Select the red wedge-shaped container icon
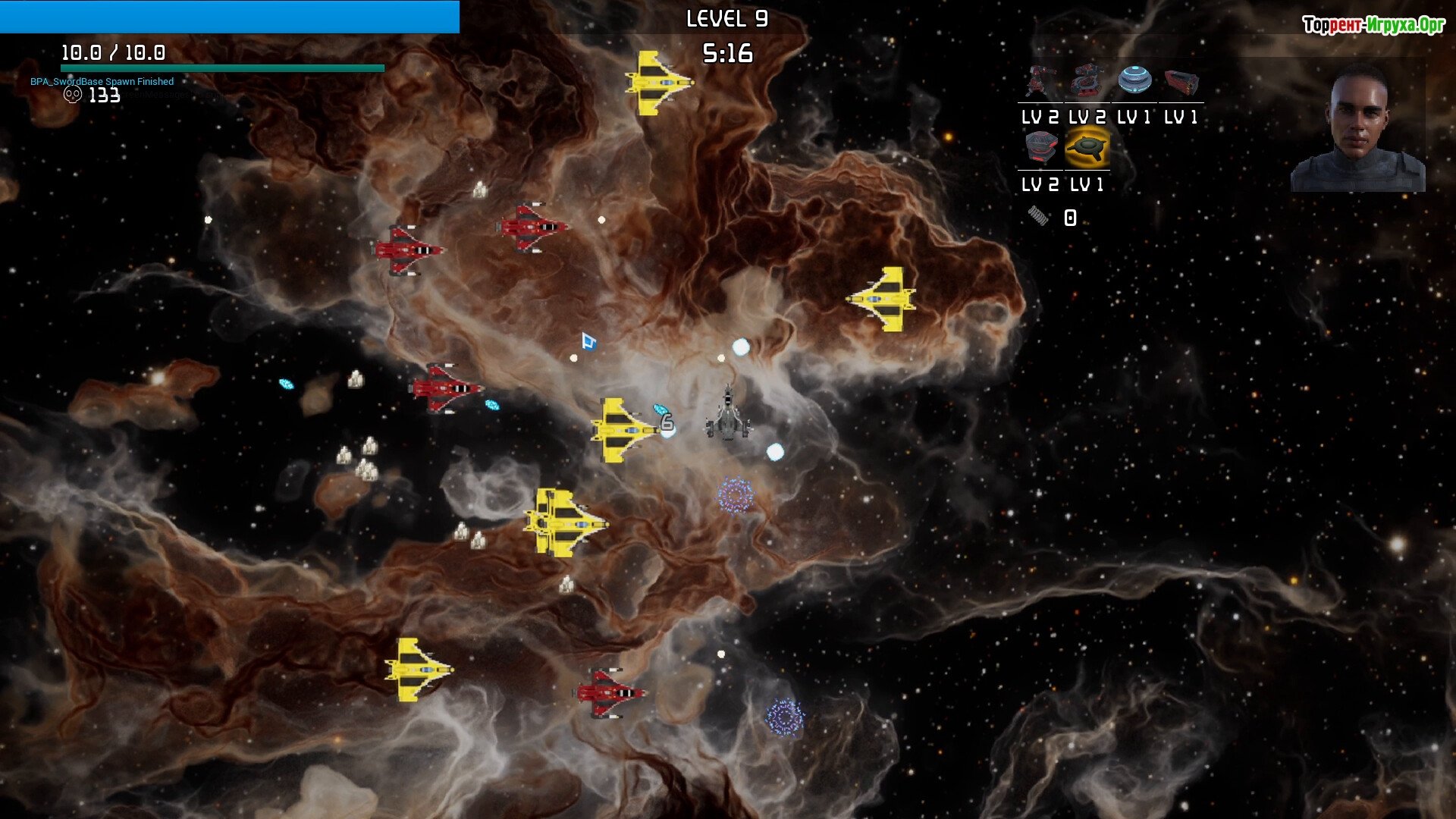1456x819 pixels. 1181,82
